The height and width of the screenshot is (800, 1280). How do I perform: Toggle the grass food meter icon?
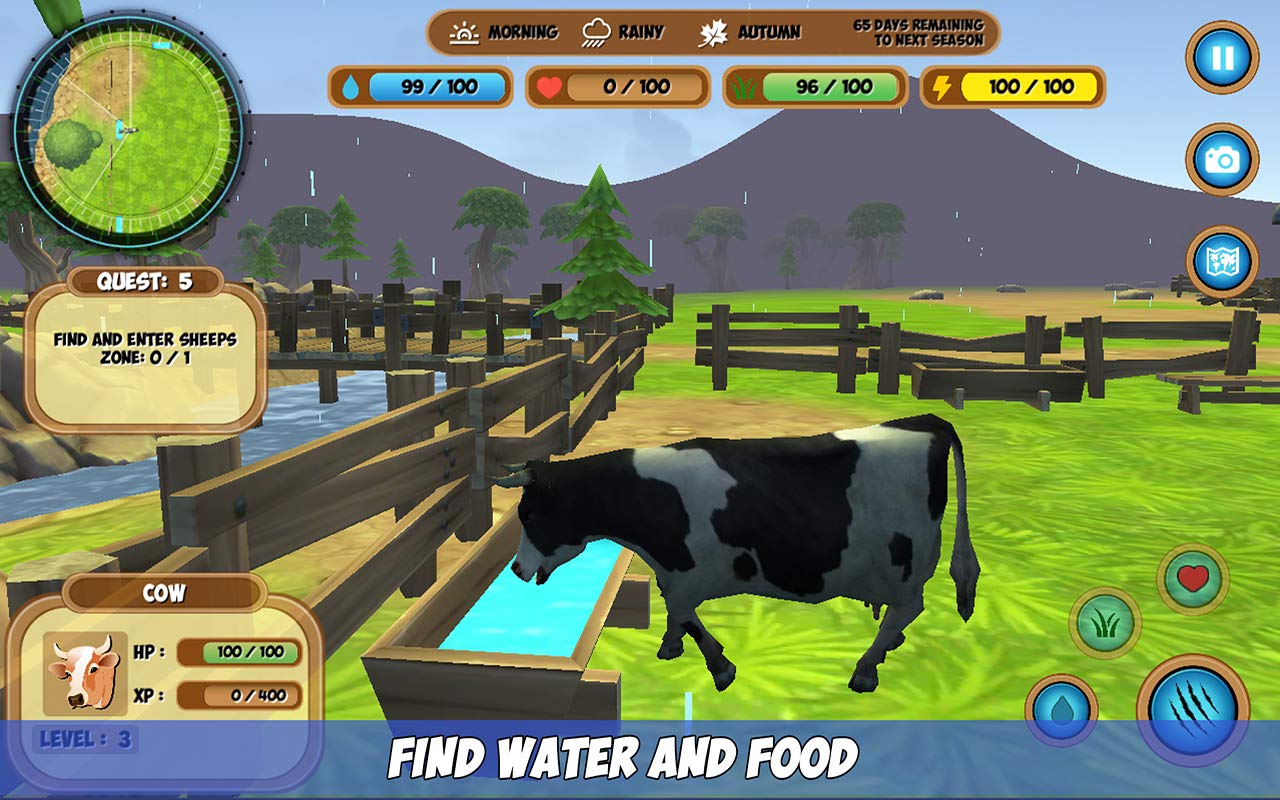click(744, 88)
